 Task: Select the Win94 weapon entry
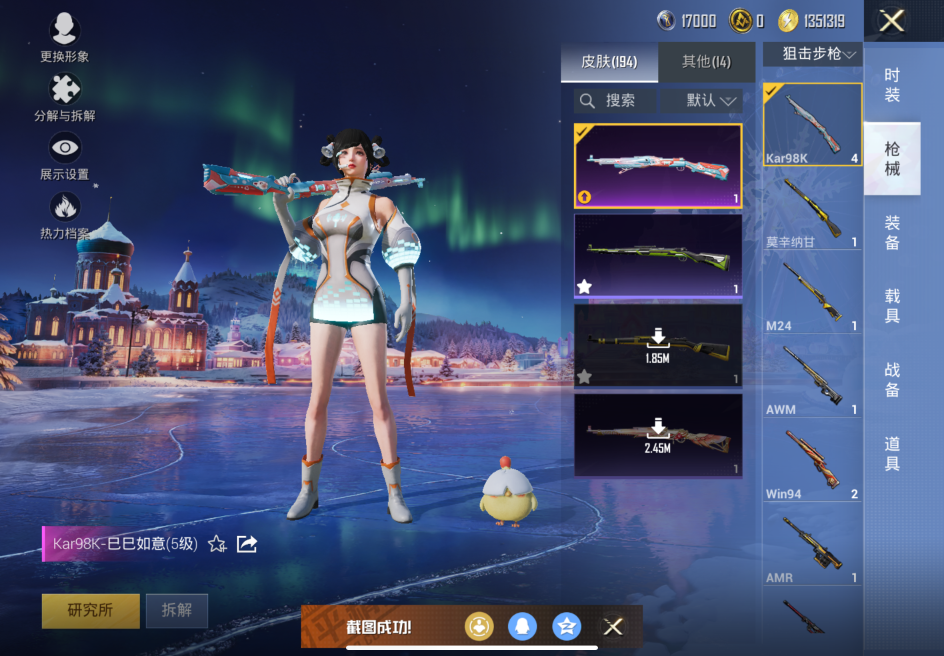pos(812,463)
